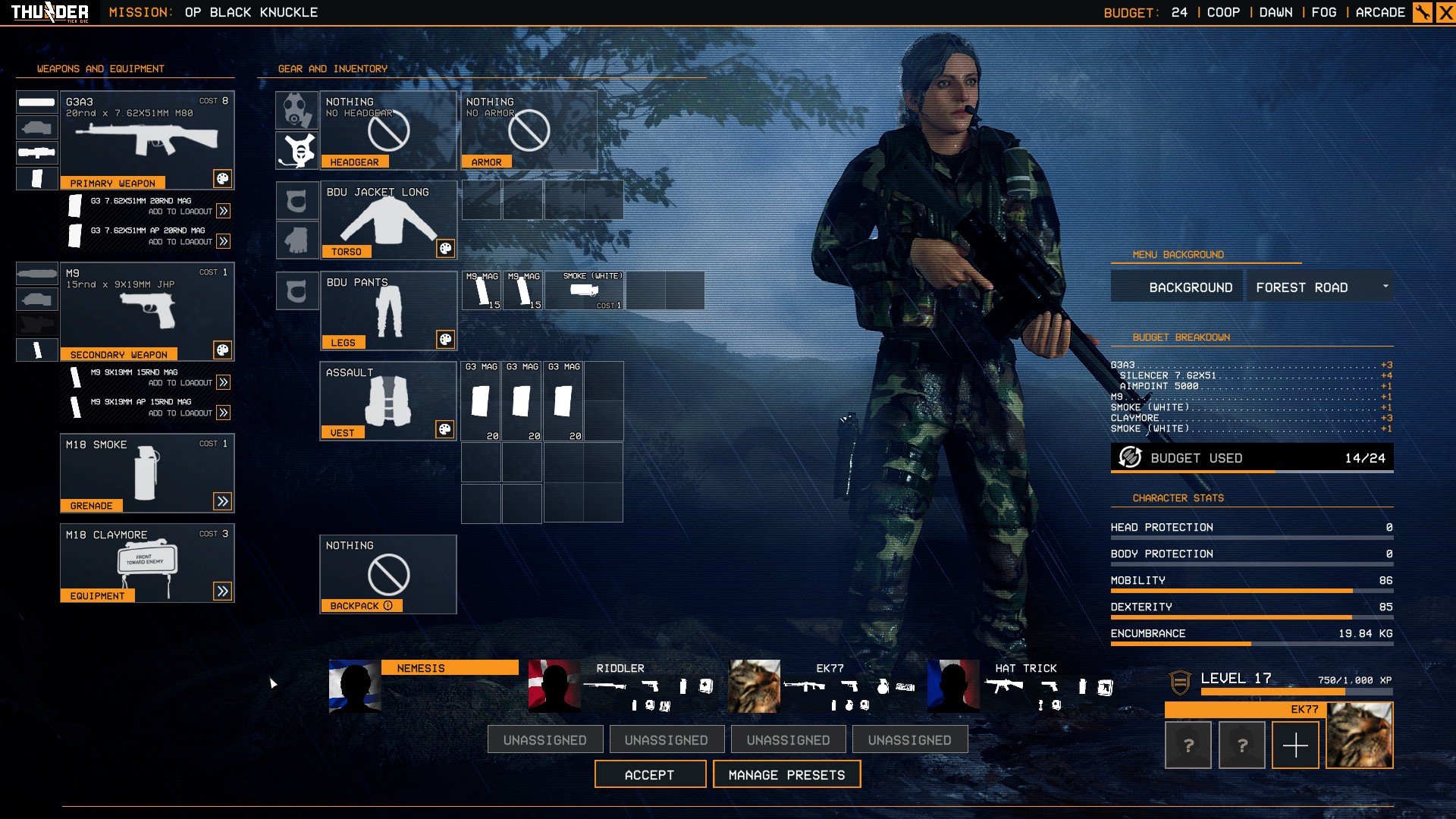Open the Forest Road background dropdown
The width and height of the screenshot is (1456, 819).
coord(1319,287)
